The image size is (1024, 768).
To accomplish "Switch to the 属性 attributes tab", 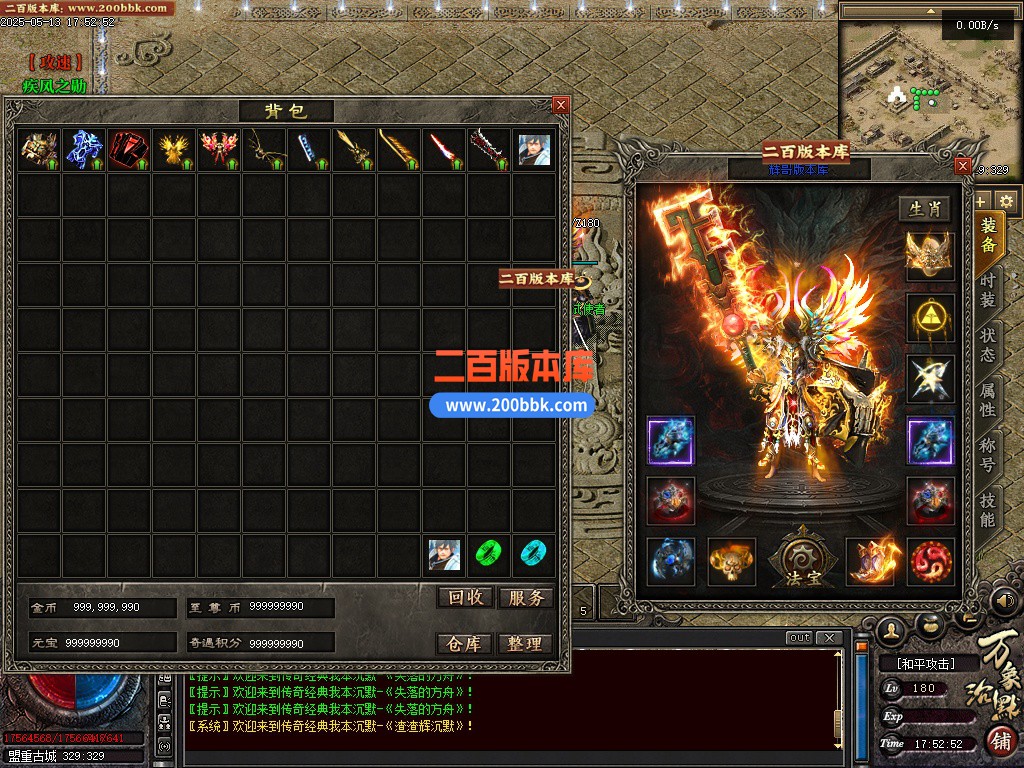I will point(988,397).
